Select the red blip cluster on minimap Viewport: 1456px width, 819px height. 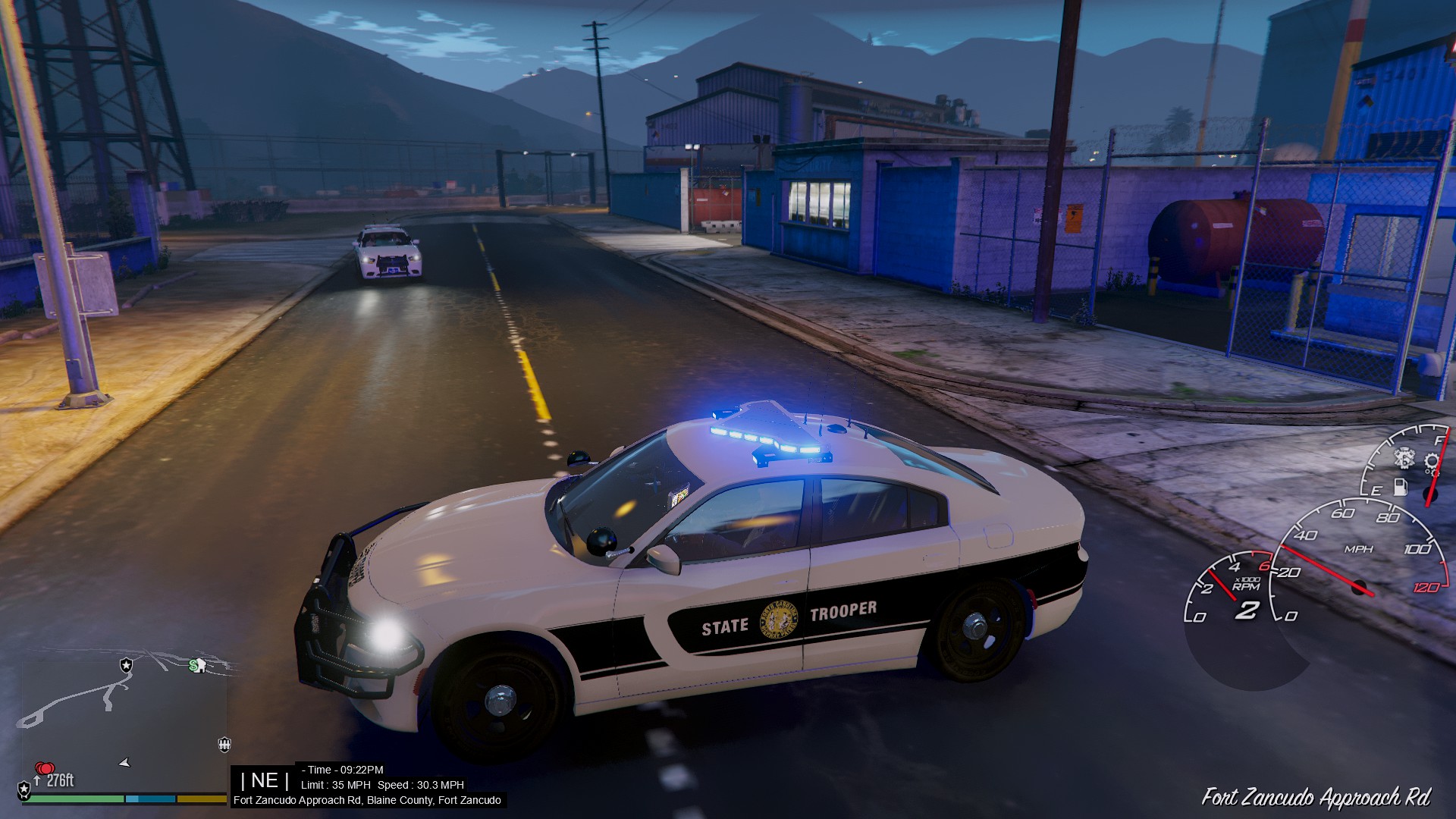click(x=45, y=769)
